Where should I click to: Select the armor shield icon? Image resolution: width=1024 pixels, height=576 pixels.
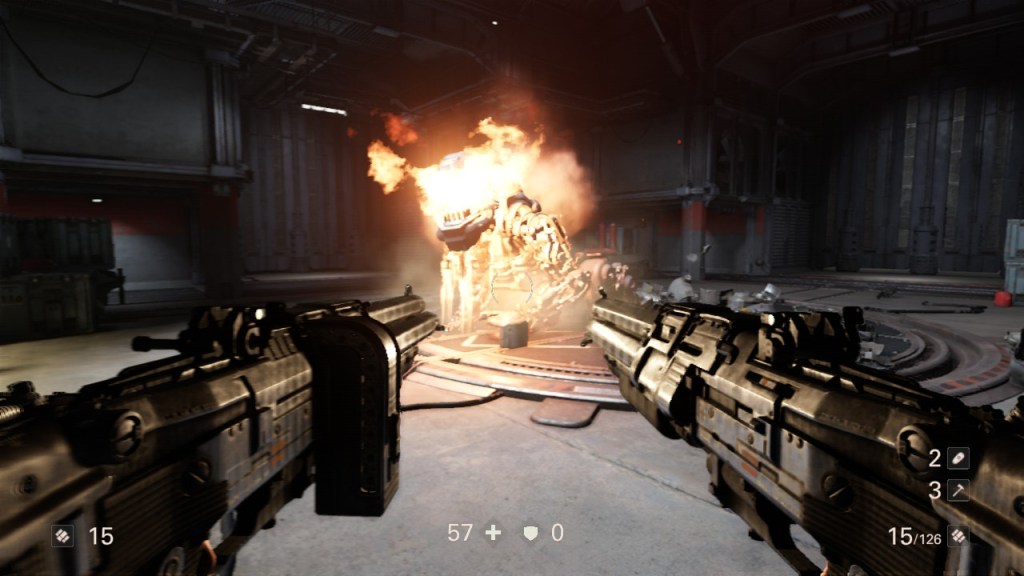coord(531,534)
